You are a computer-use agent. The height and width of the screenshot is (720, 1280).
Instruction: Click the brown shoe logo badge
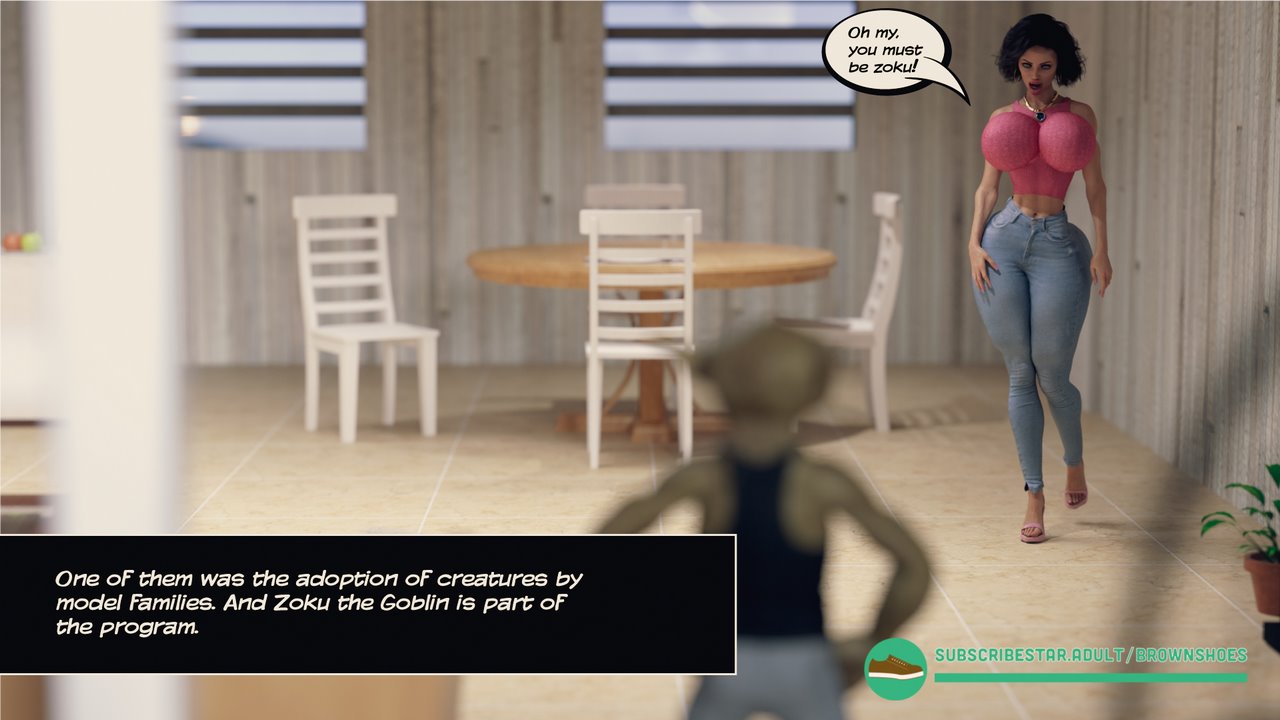(895, 668)
